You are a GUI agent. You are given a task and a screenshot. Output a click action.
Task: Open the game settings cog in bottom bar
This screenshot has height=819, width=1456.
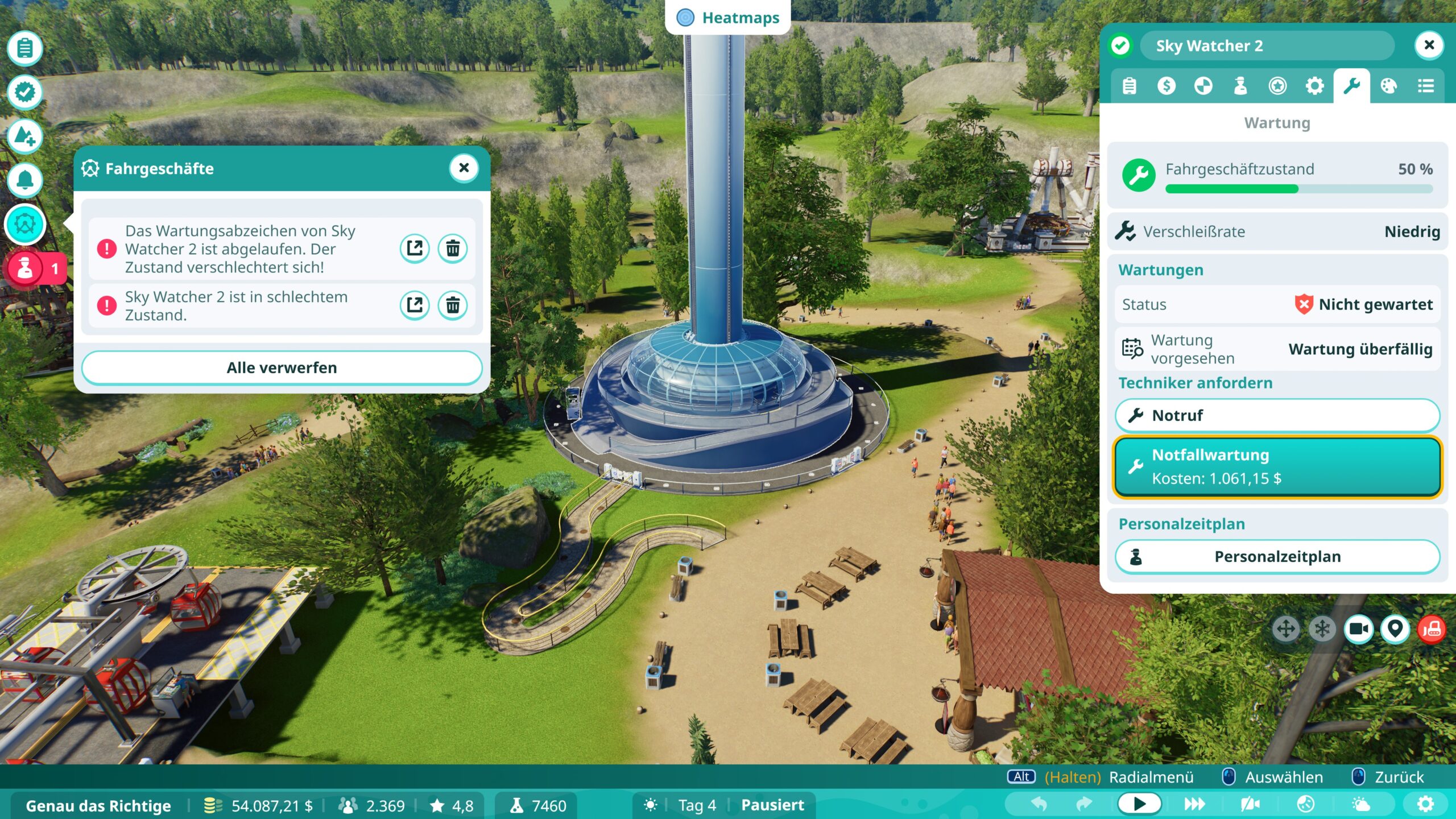[x=1425, y=804]
